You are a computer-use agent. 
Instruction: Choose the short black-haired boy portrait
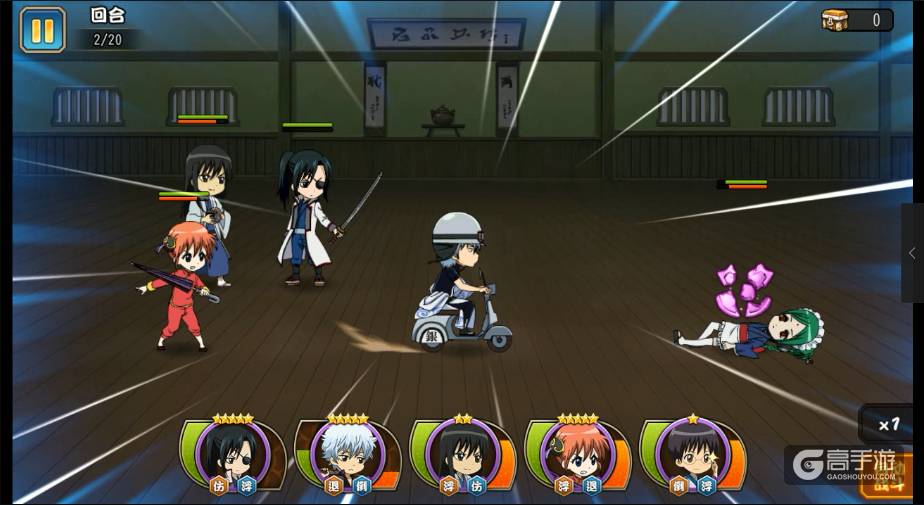tap(692, 453)
